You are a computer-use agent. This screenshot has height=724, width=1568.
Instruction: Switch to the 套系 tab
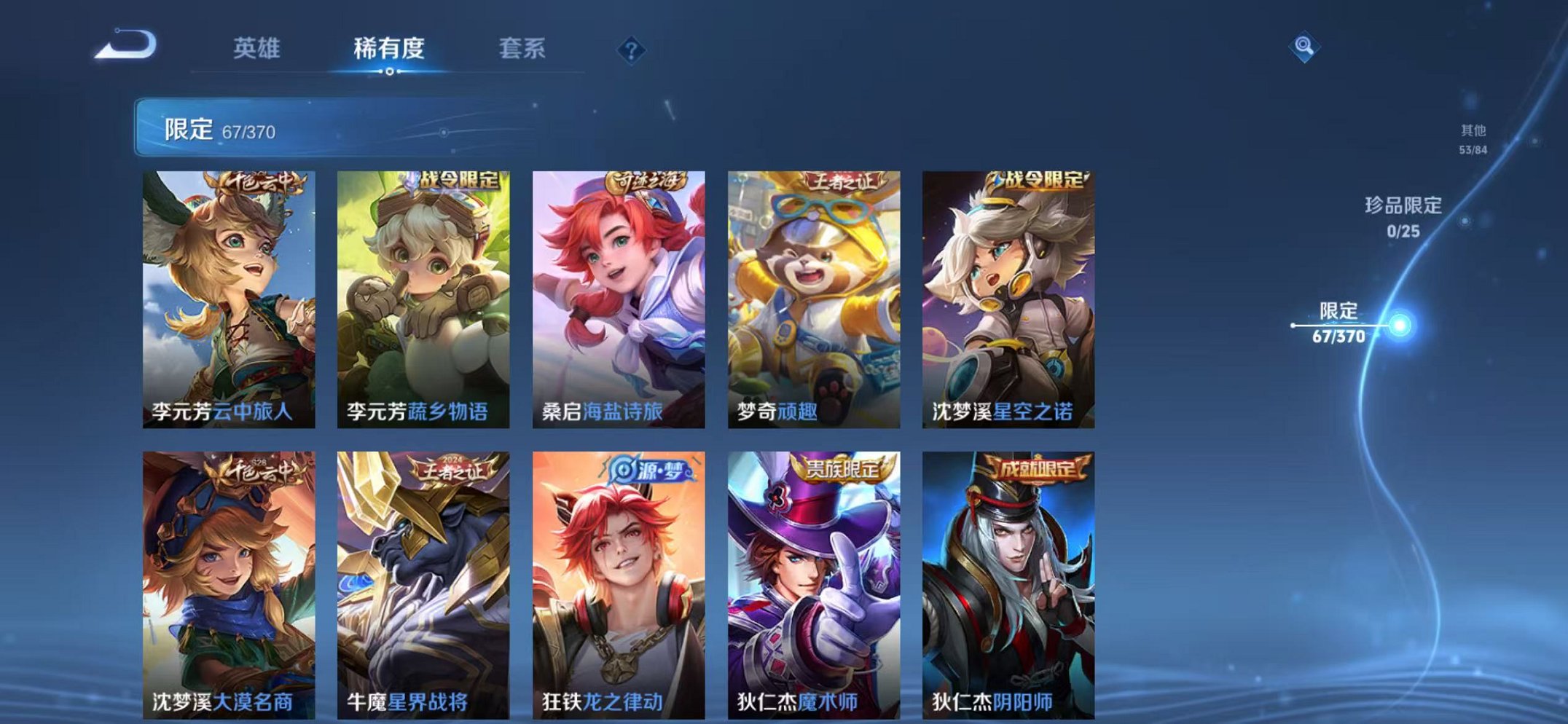(522, 48)
